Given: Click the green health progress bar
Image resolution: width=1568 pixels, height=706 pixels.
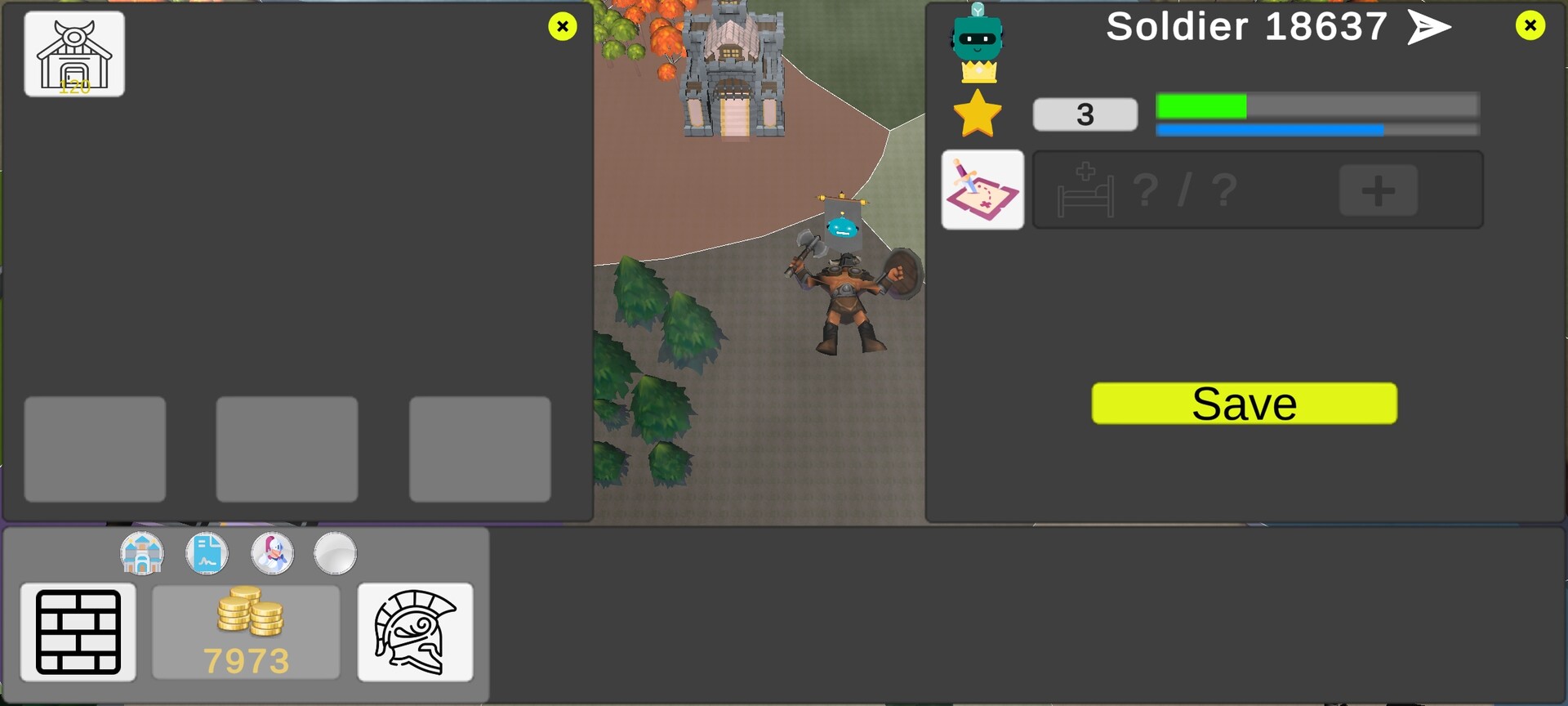Looking at the screenshot, I should (x=1316, y=105).
